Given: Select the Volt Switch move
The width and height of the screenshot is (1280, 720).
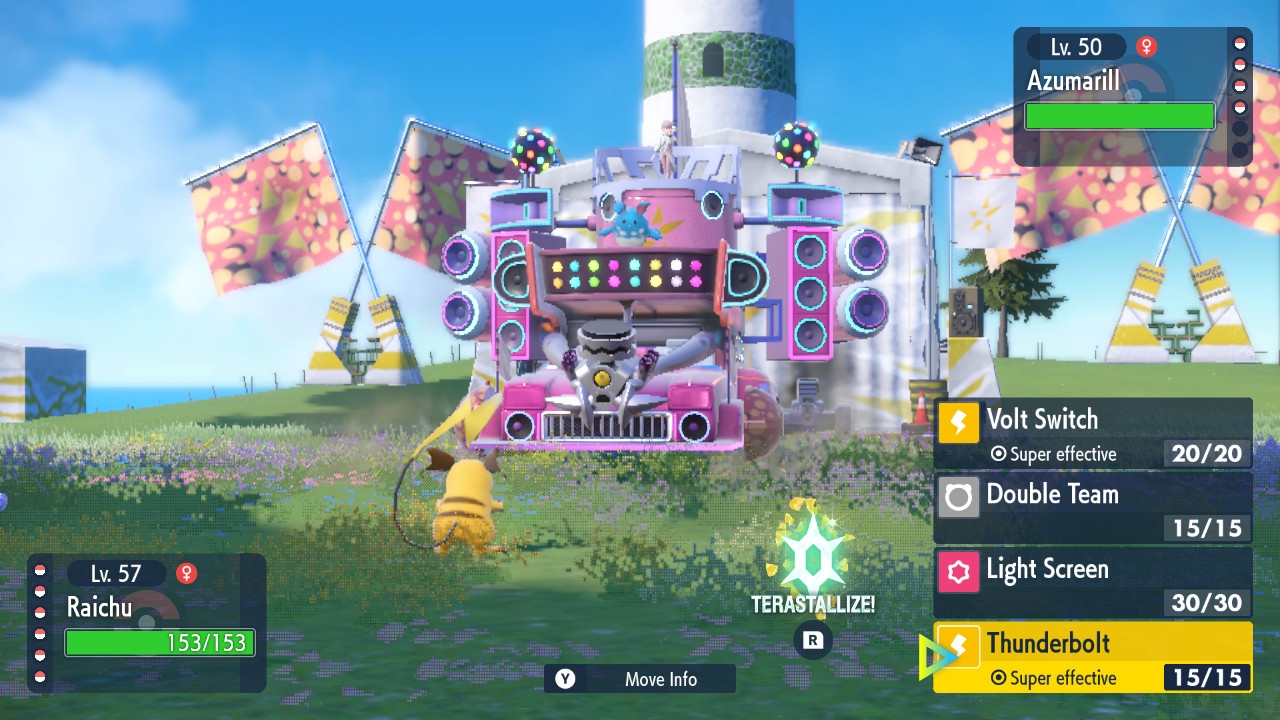Looking at the screenshot, I should coord(1092,434).
